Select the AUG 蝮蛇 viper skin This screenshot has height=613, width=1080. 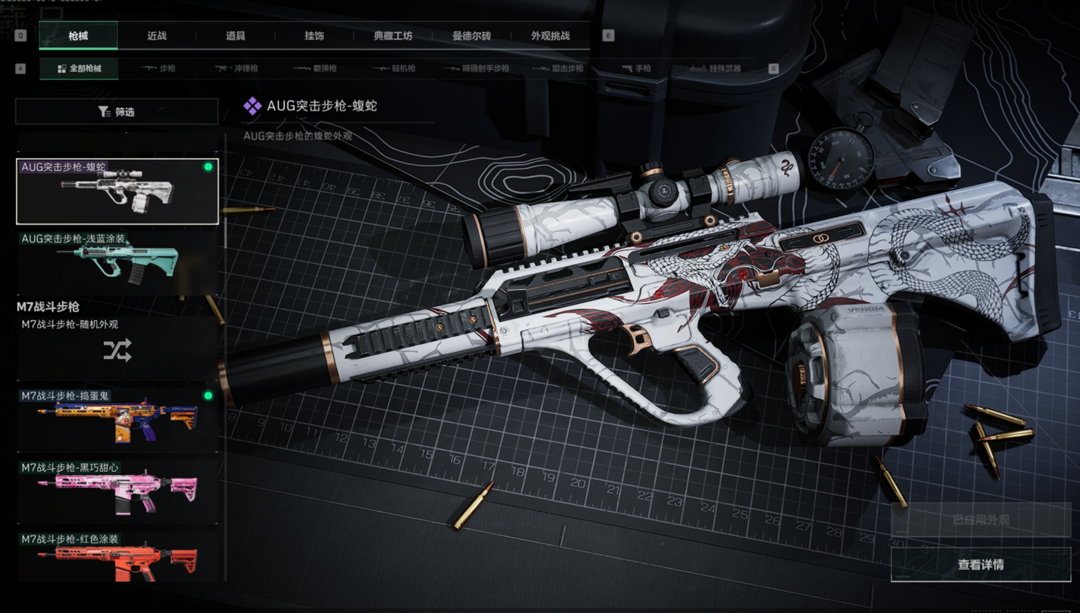(117, 191)
